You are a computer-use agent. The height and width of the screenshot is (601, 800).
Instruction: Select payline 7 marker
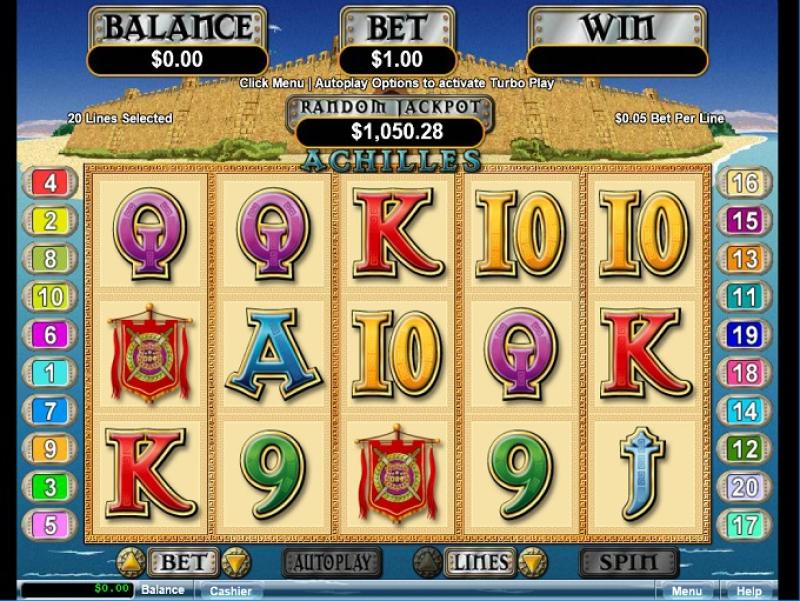[x=49, y=411]
